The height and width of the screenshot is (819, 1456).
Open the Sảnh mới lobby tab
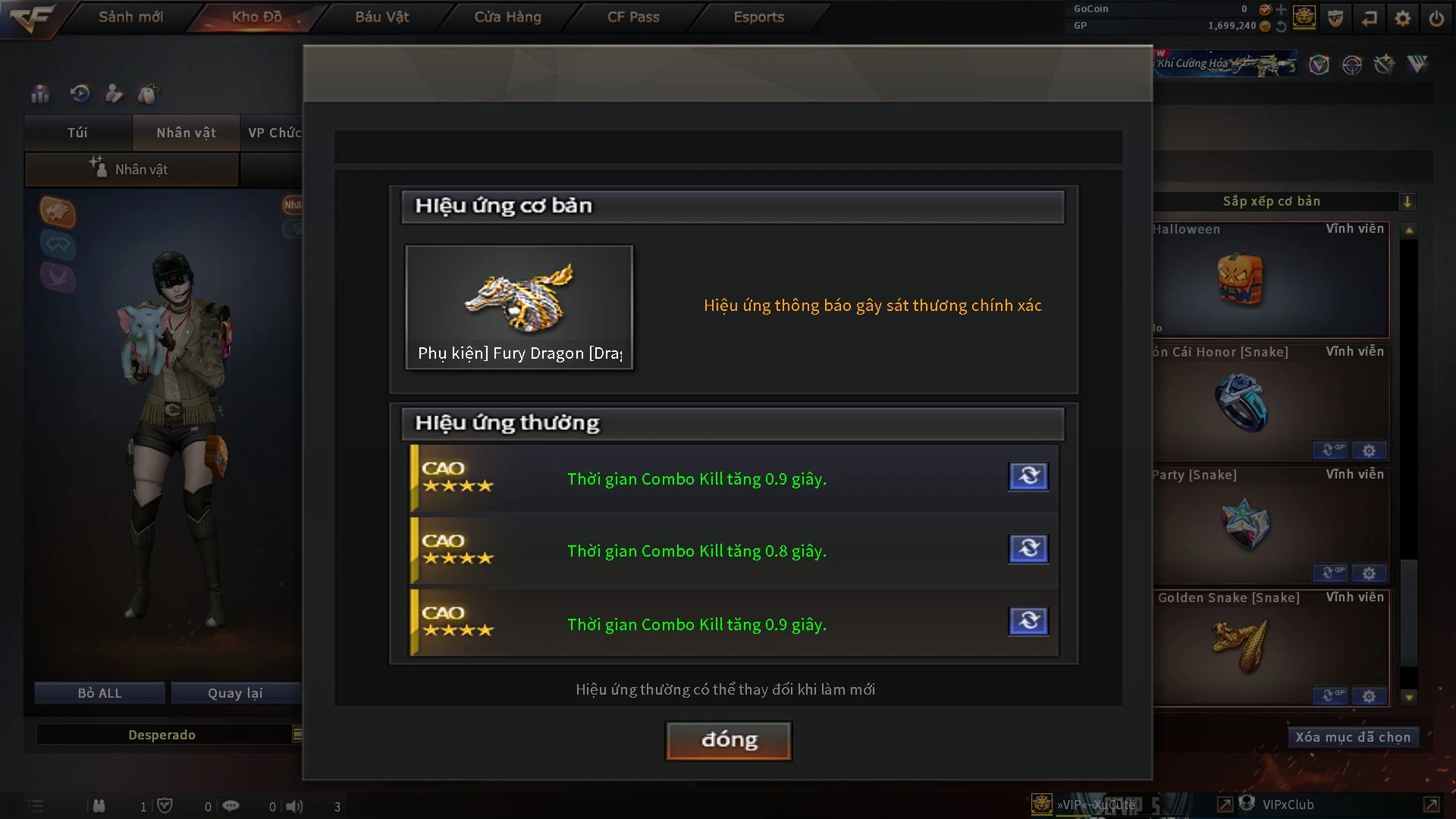pos(130,17)
